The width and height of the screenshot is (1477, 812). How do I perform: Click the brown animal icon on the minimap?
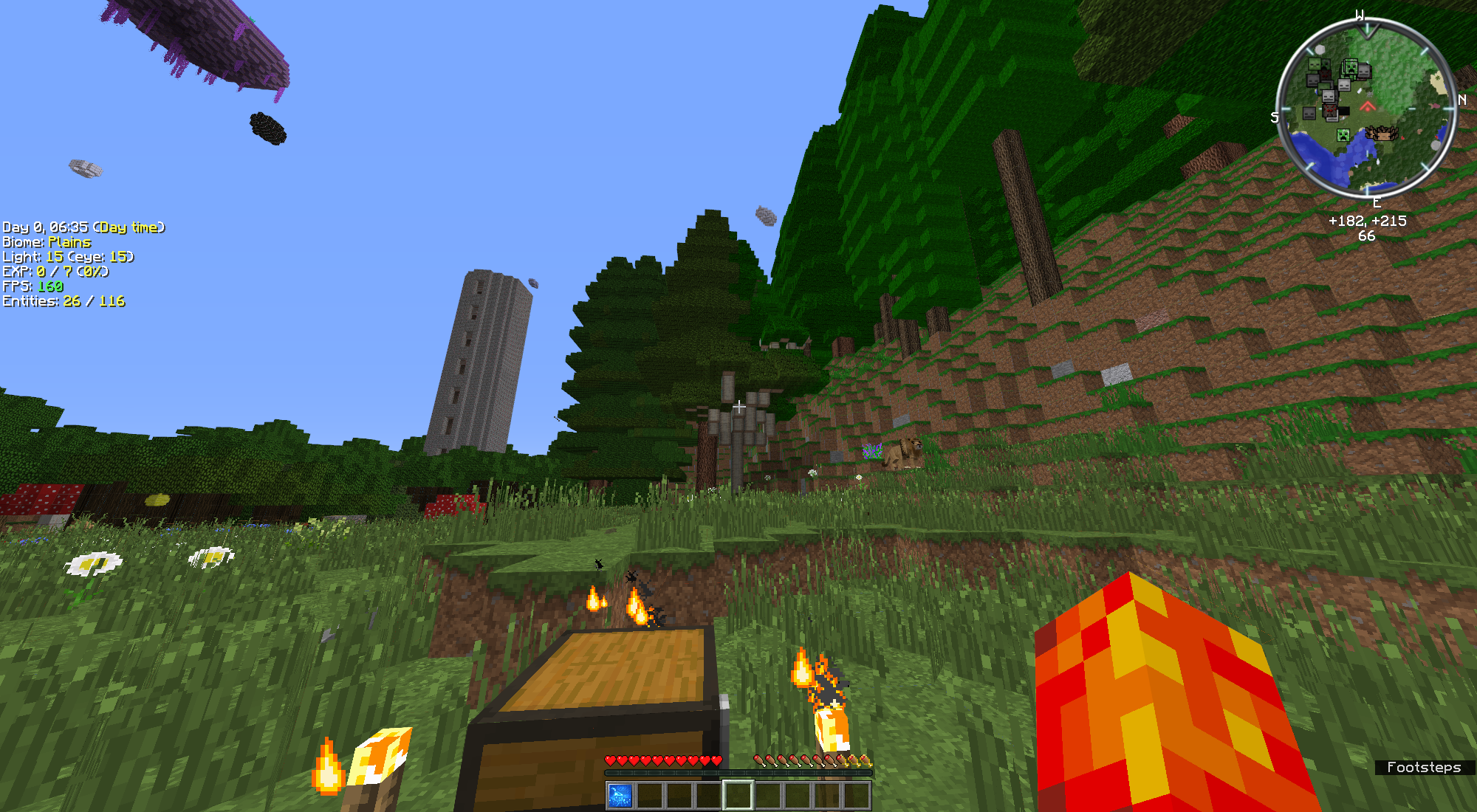(x=1382, y=134)
